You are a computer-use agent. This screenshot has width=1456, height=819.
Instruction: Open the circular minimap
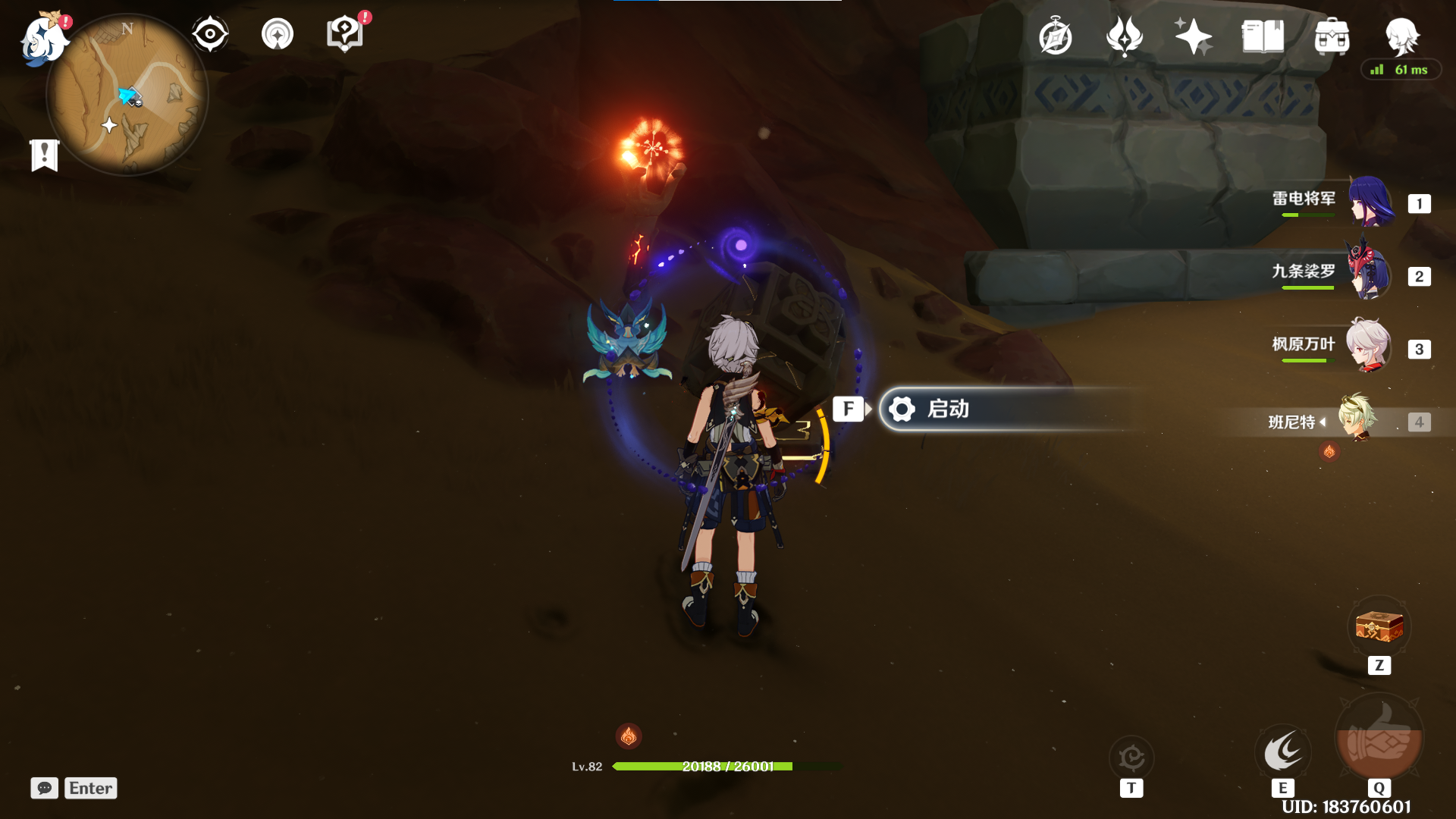pyautogui.click(x=127, y=96)
